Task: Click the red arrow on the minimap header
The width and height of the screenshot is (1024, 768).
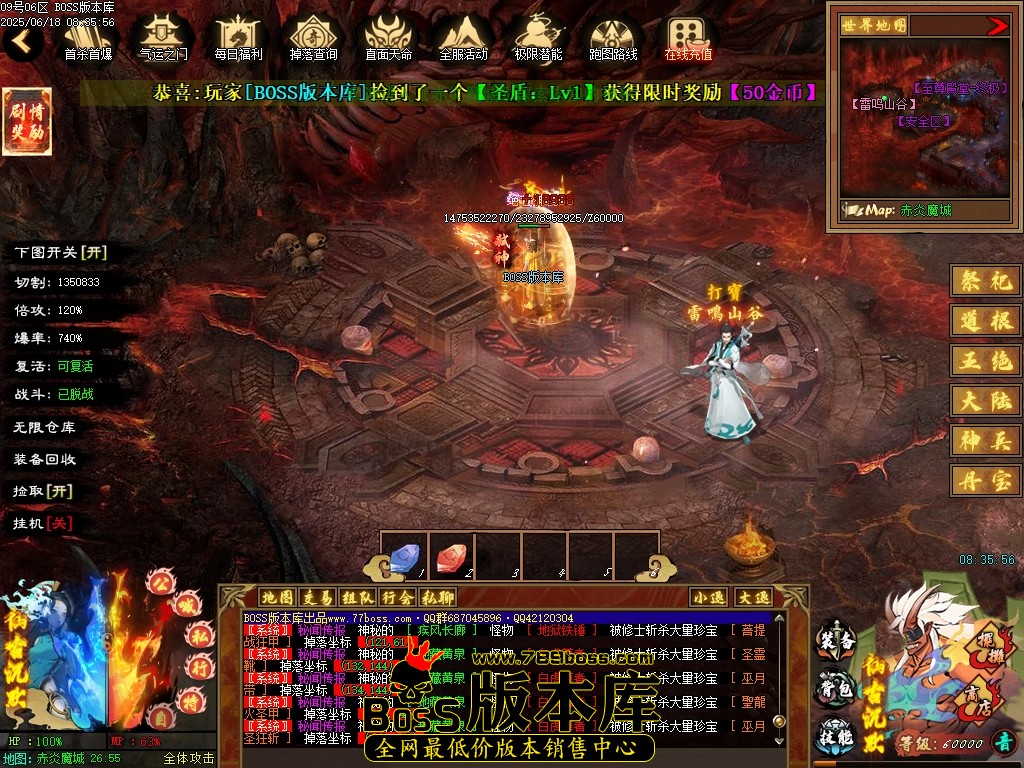Action: 997,26
